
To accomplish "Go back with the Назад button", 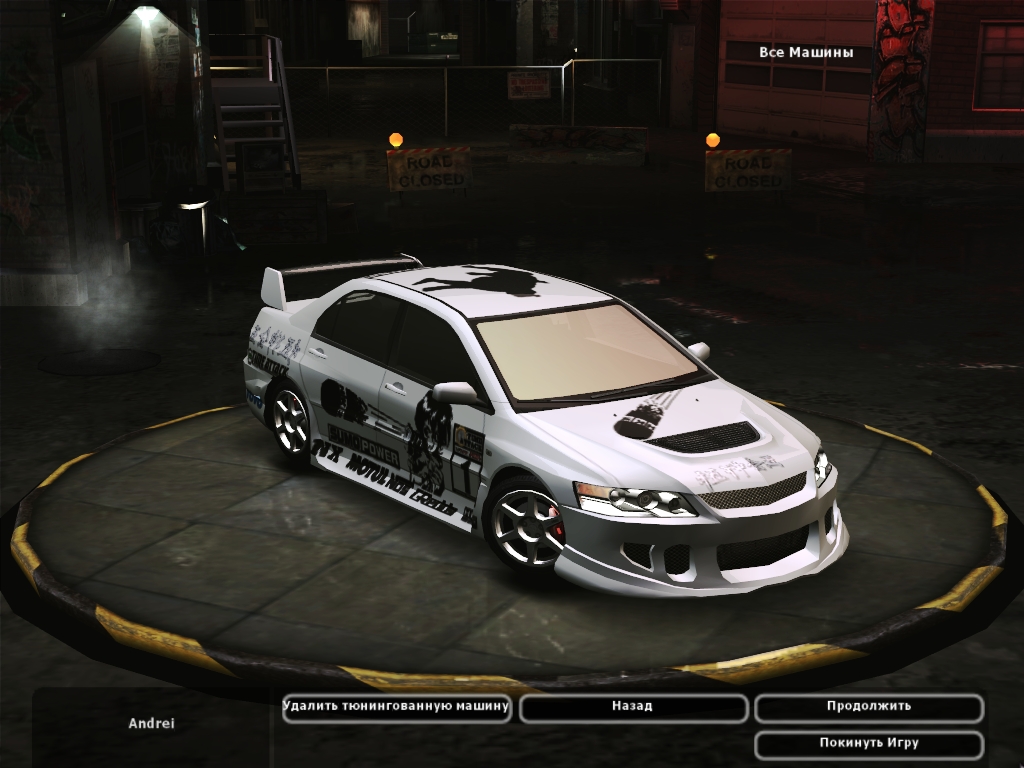I will (632, 707).
